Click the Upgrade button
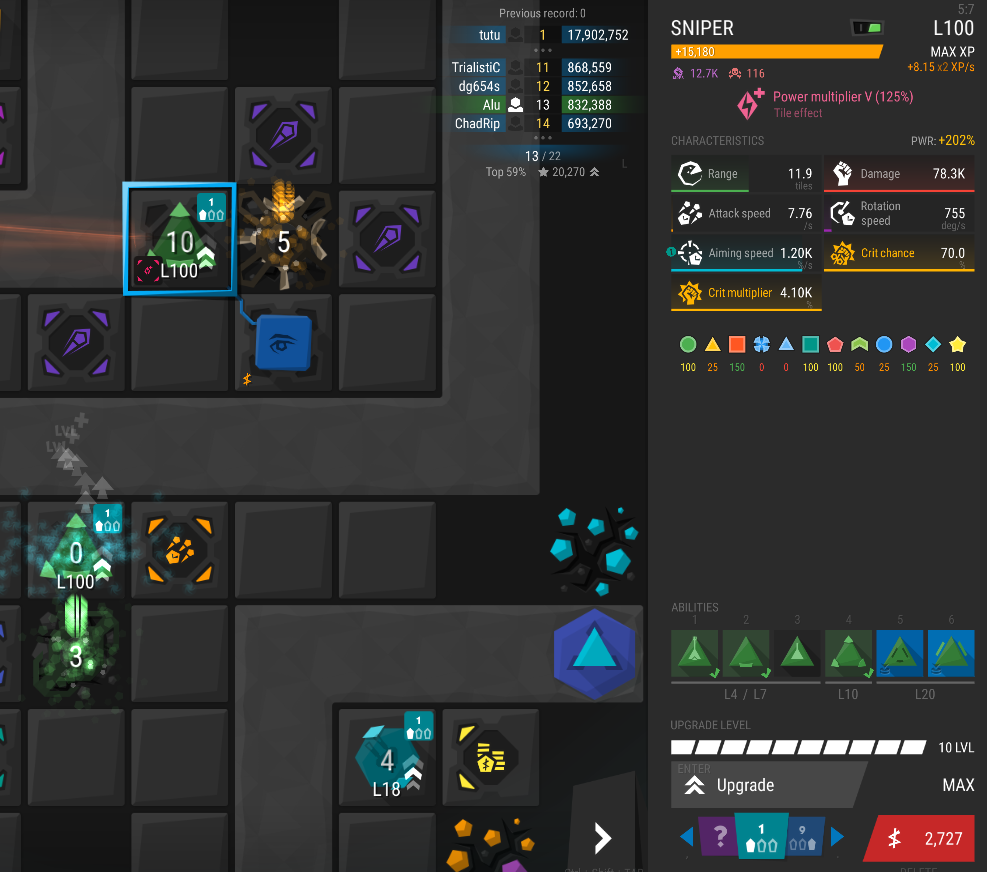The height and width of the screenshot is (872, 987). pos(765,785)
